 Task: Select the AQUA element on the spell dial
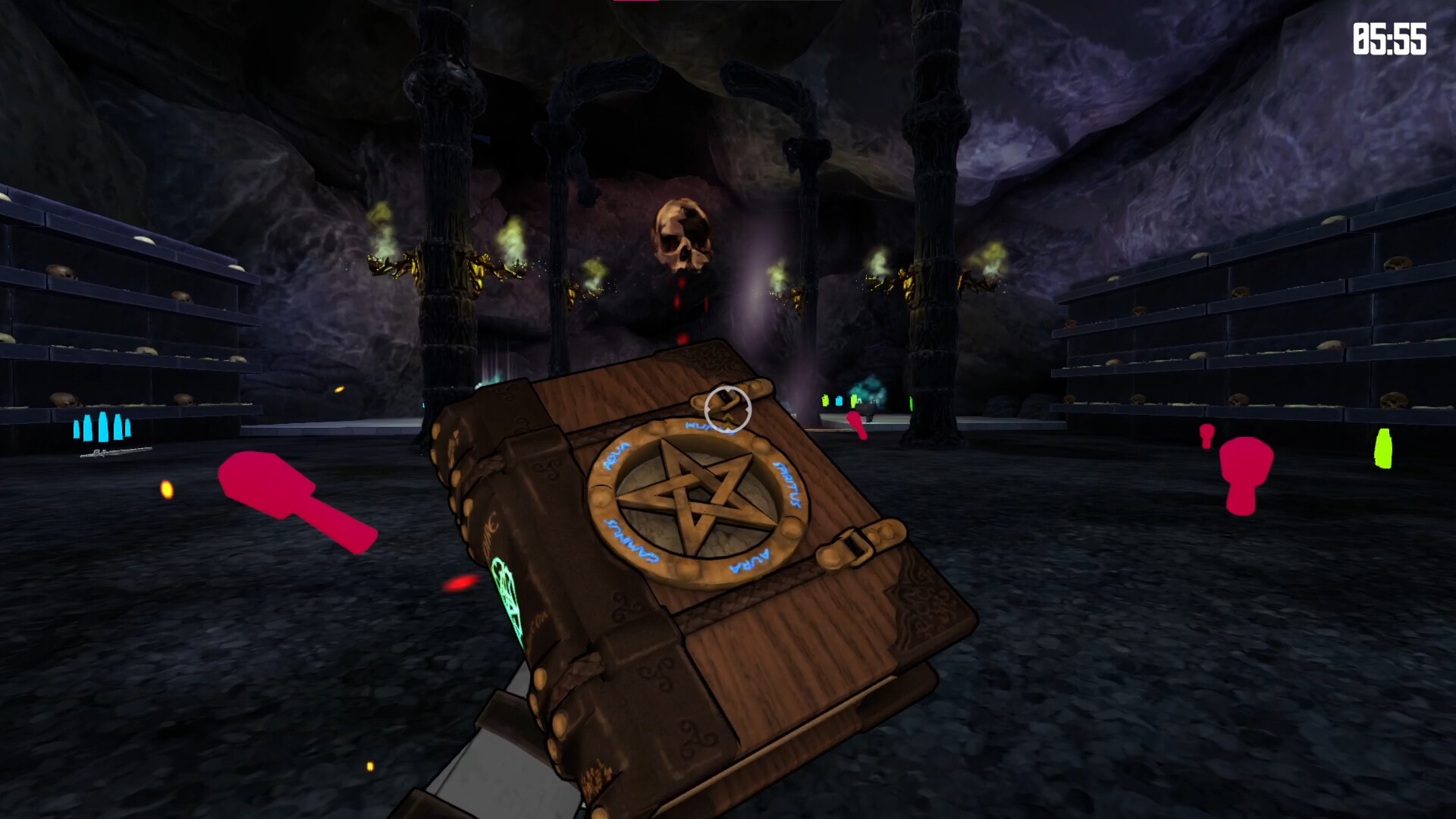[617, 456]
